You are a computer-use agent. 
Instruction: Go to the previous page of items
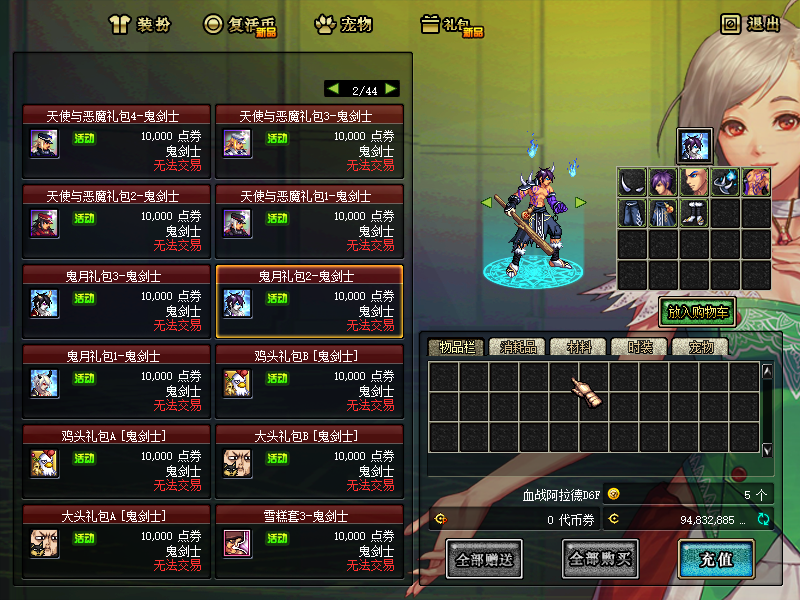pyautogui.click(x=334, y=89)
